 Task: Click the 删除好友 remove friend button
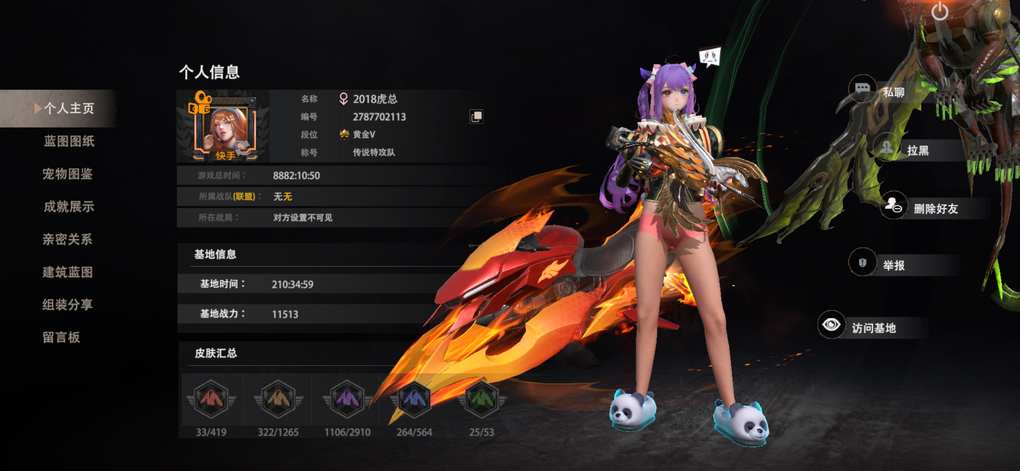918,207
